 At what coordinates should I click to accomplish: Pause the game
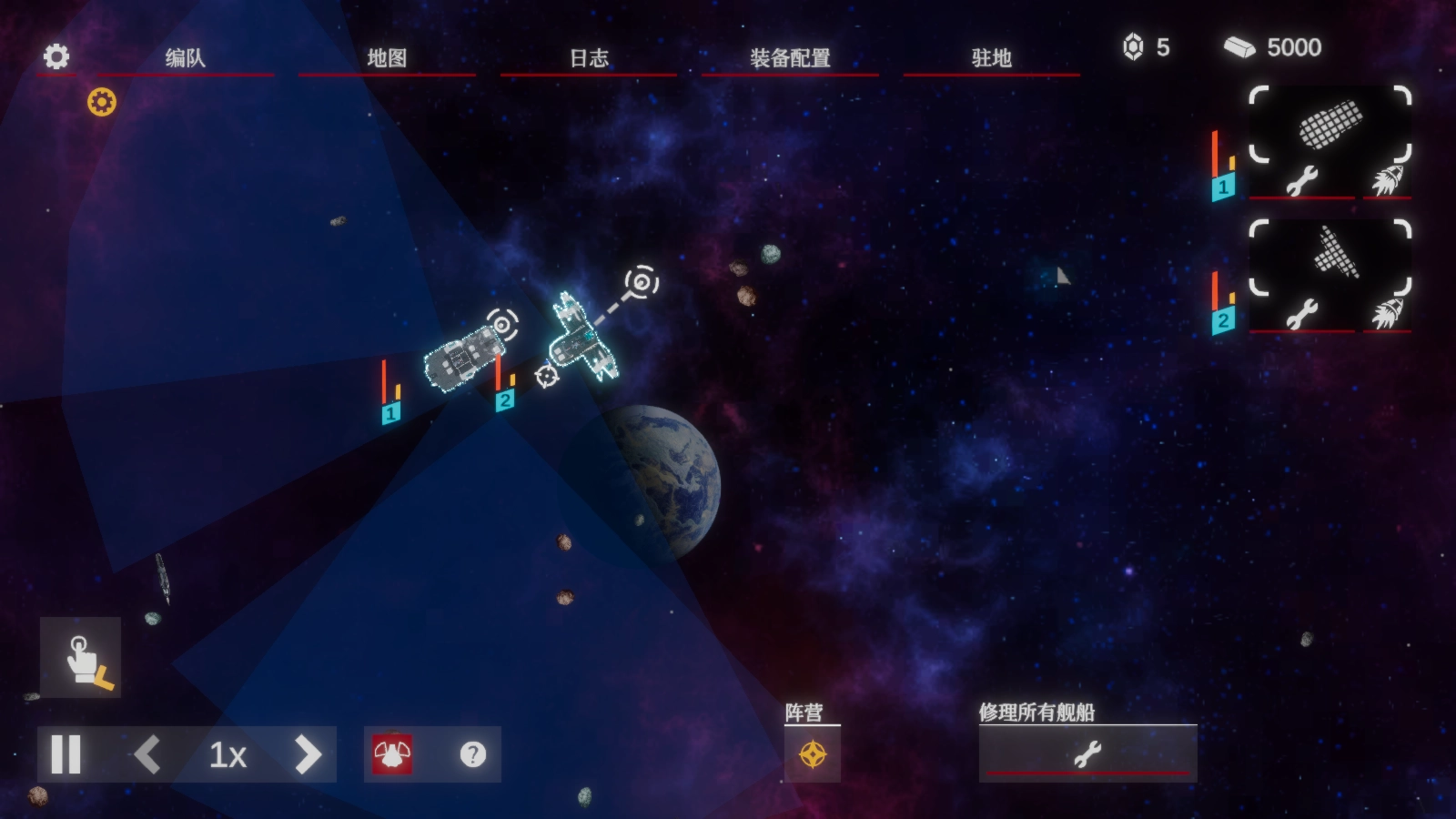click(66, 754)
